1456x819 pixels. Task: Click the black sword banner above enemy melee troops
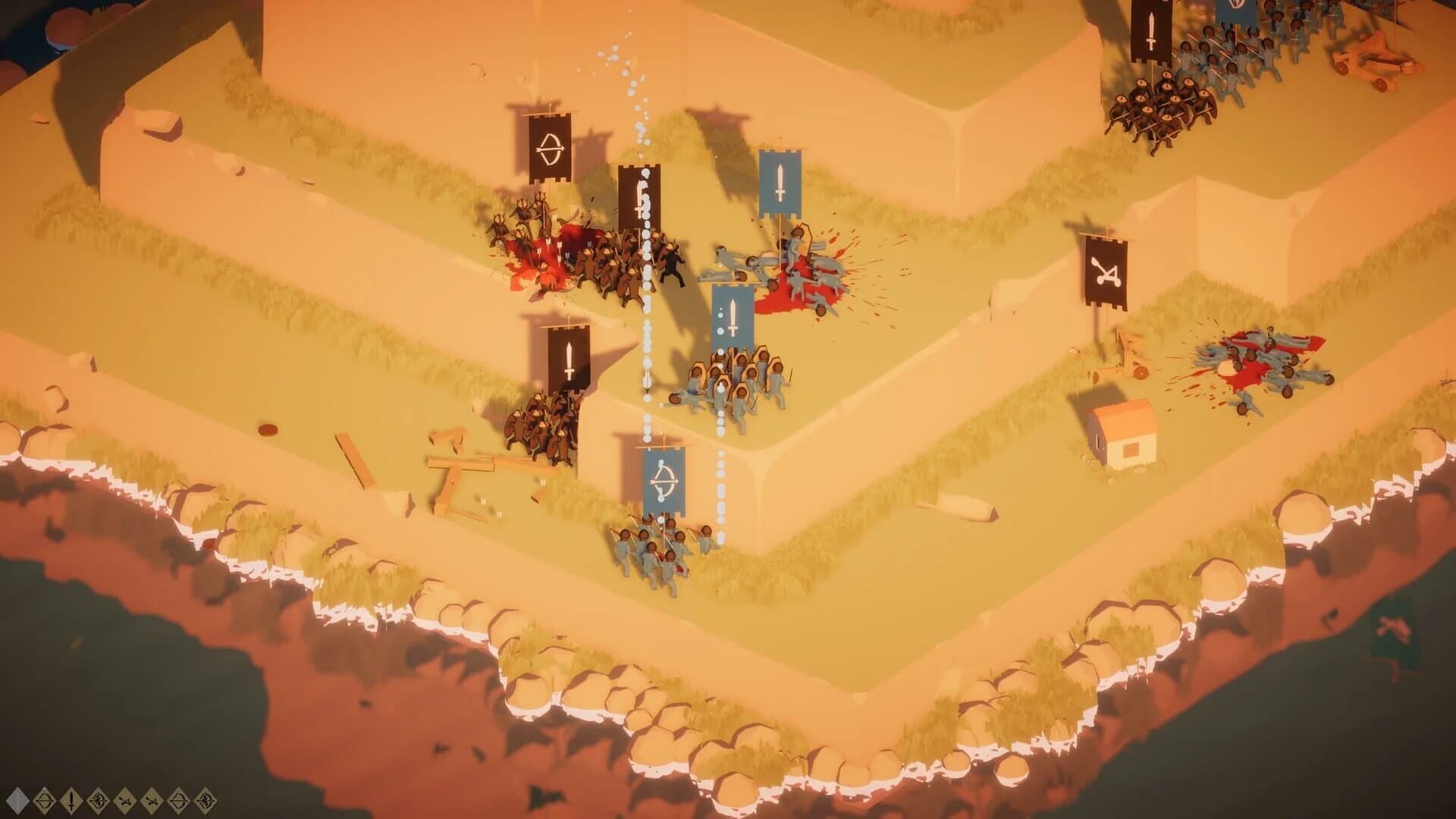point(641,197)
